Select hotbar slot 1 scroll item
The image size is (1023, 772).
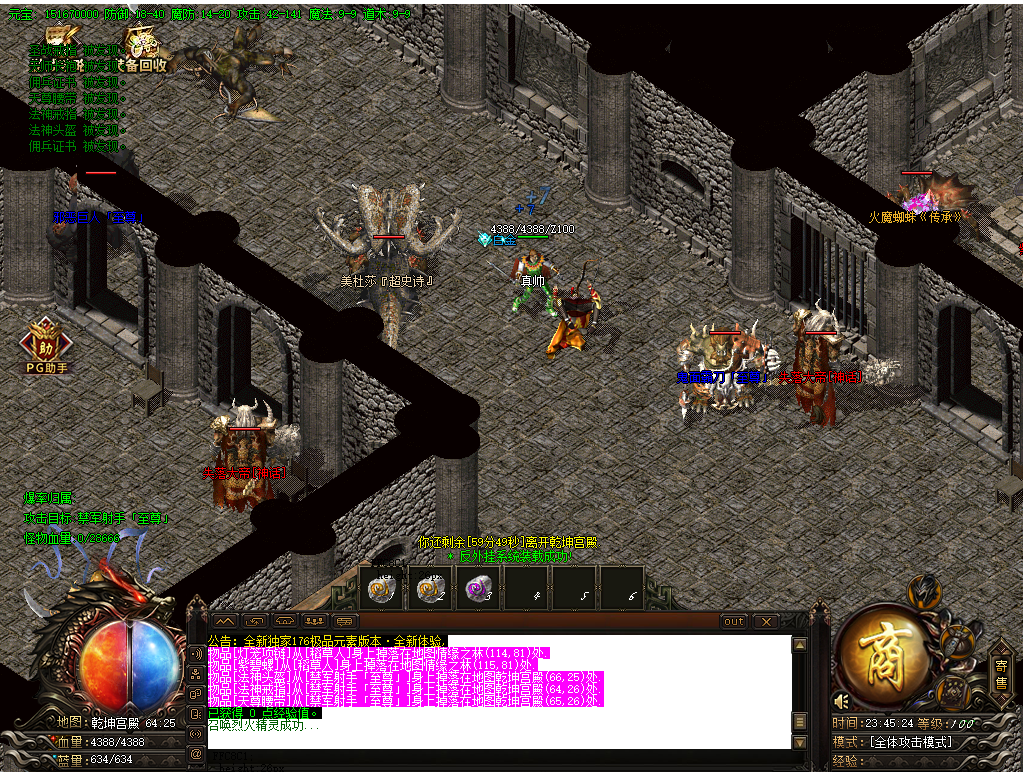click(382, 587)
